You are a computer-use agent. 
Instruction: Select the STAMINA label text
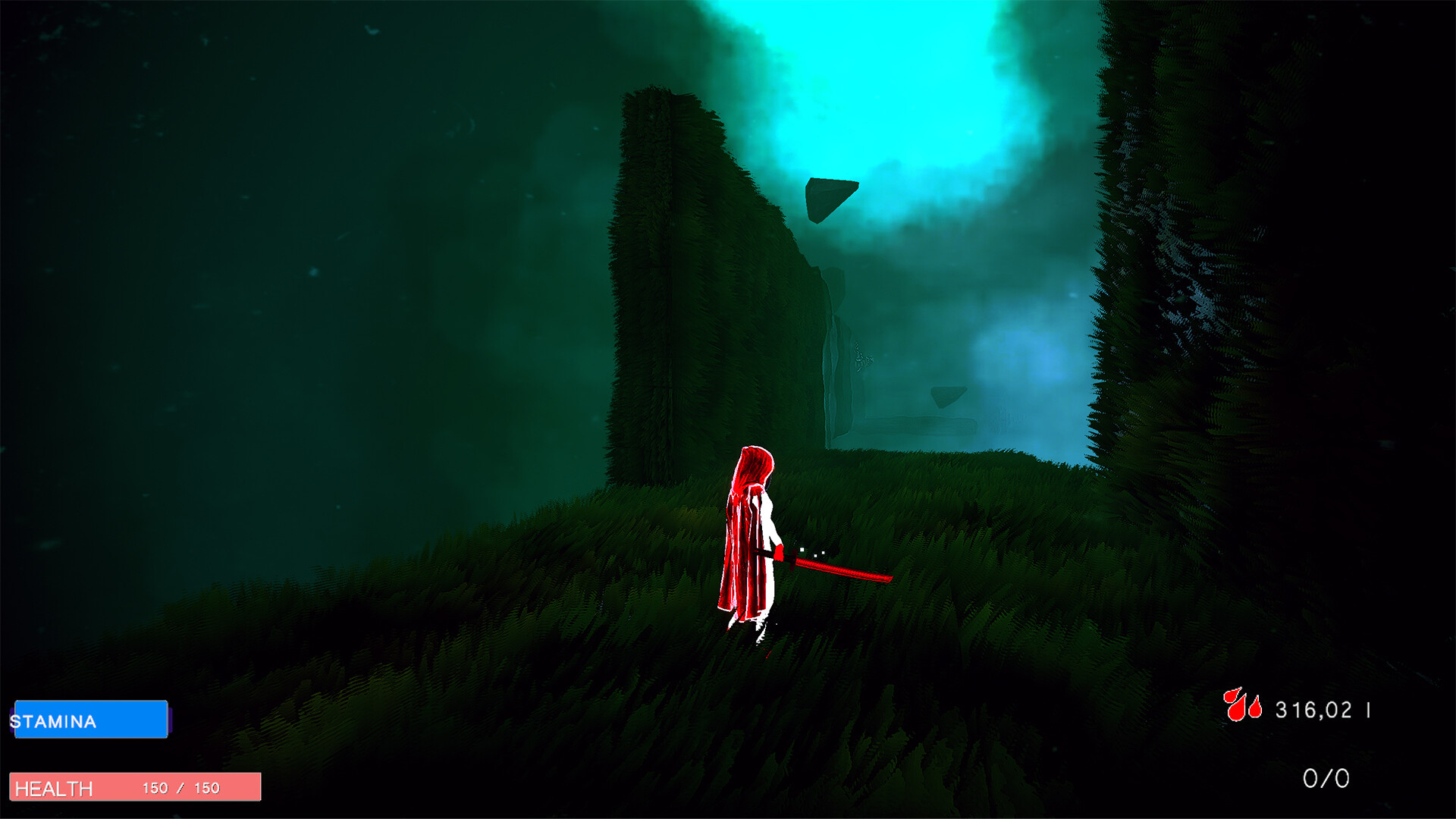[53, 722]
